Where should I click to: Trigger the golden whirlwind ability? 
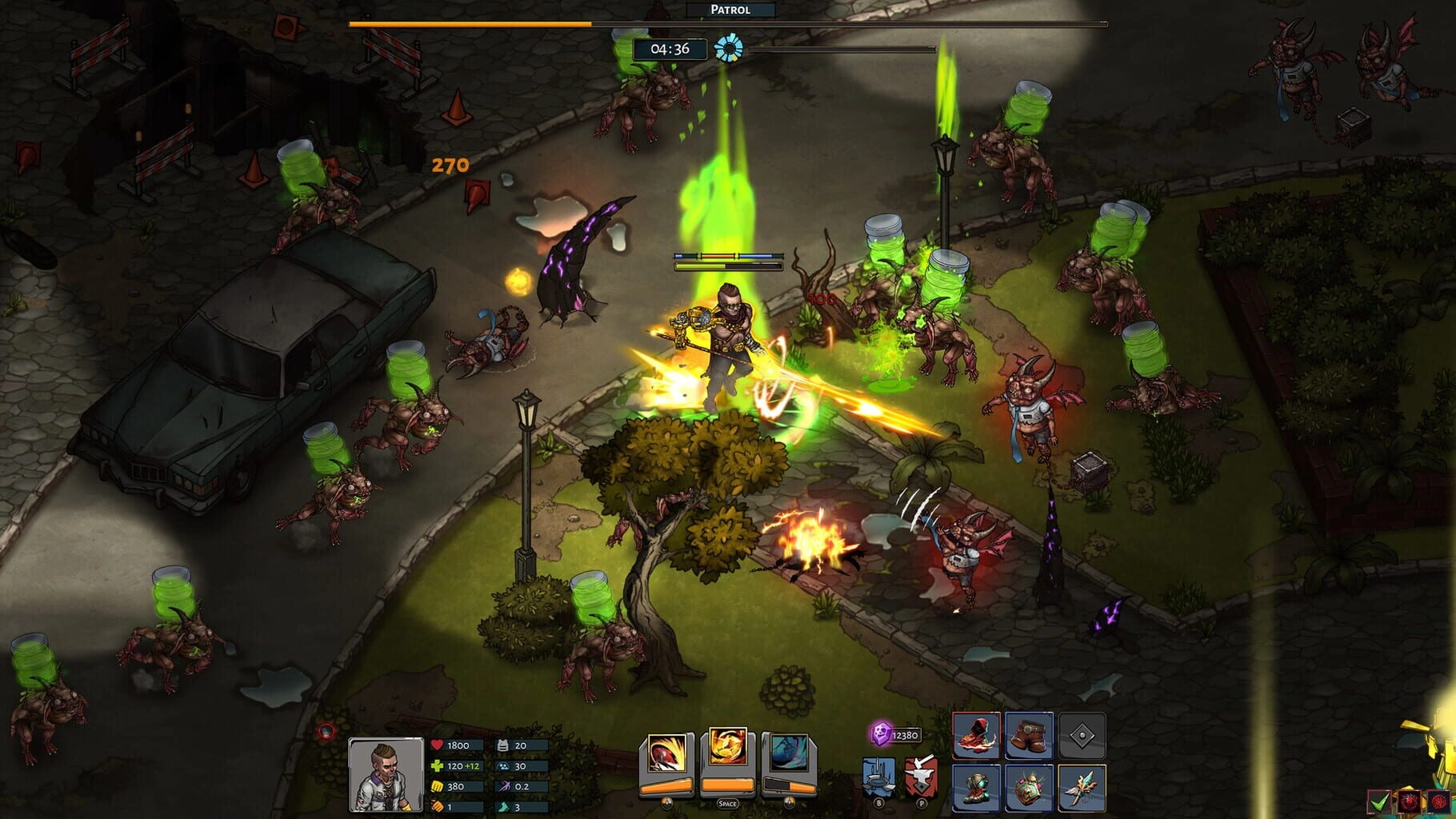pyautogui.click(x=727, y=750)
